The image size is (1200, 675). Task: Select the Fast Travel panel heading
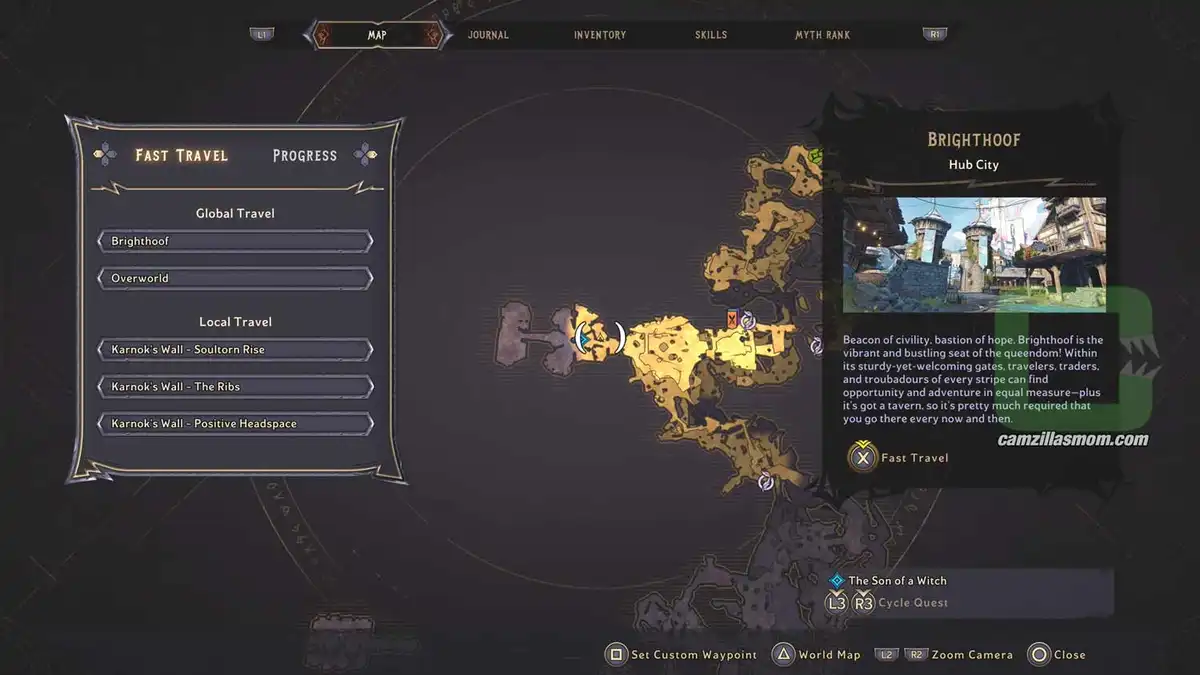pos(182,155)
